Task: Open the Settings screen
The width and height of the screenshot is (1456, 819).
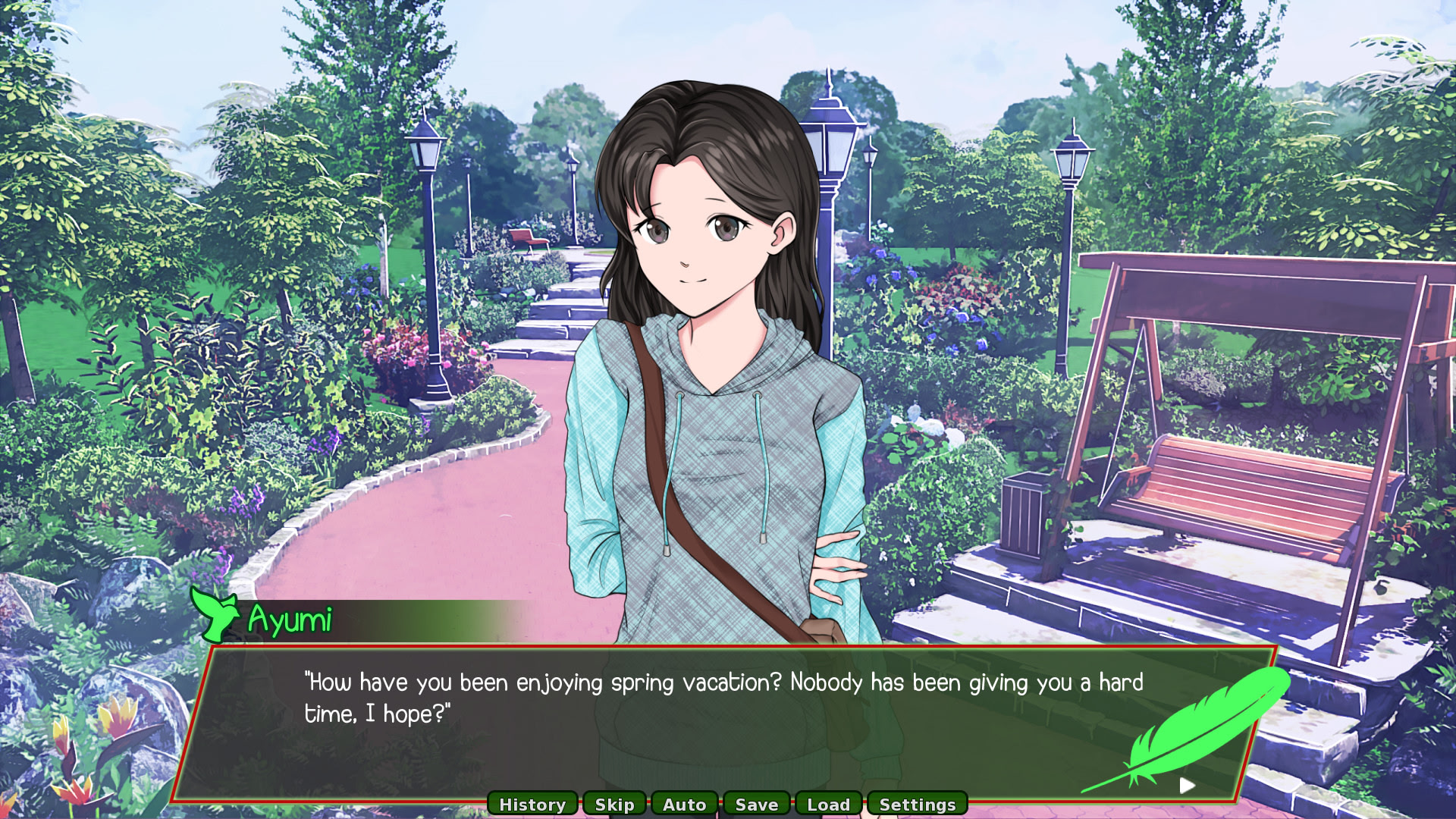Action: (x=917, y=804)
